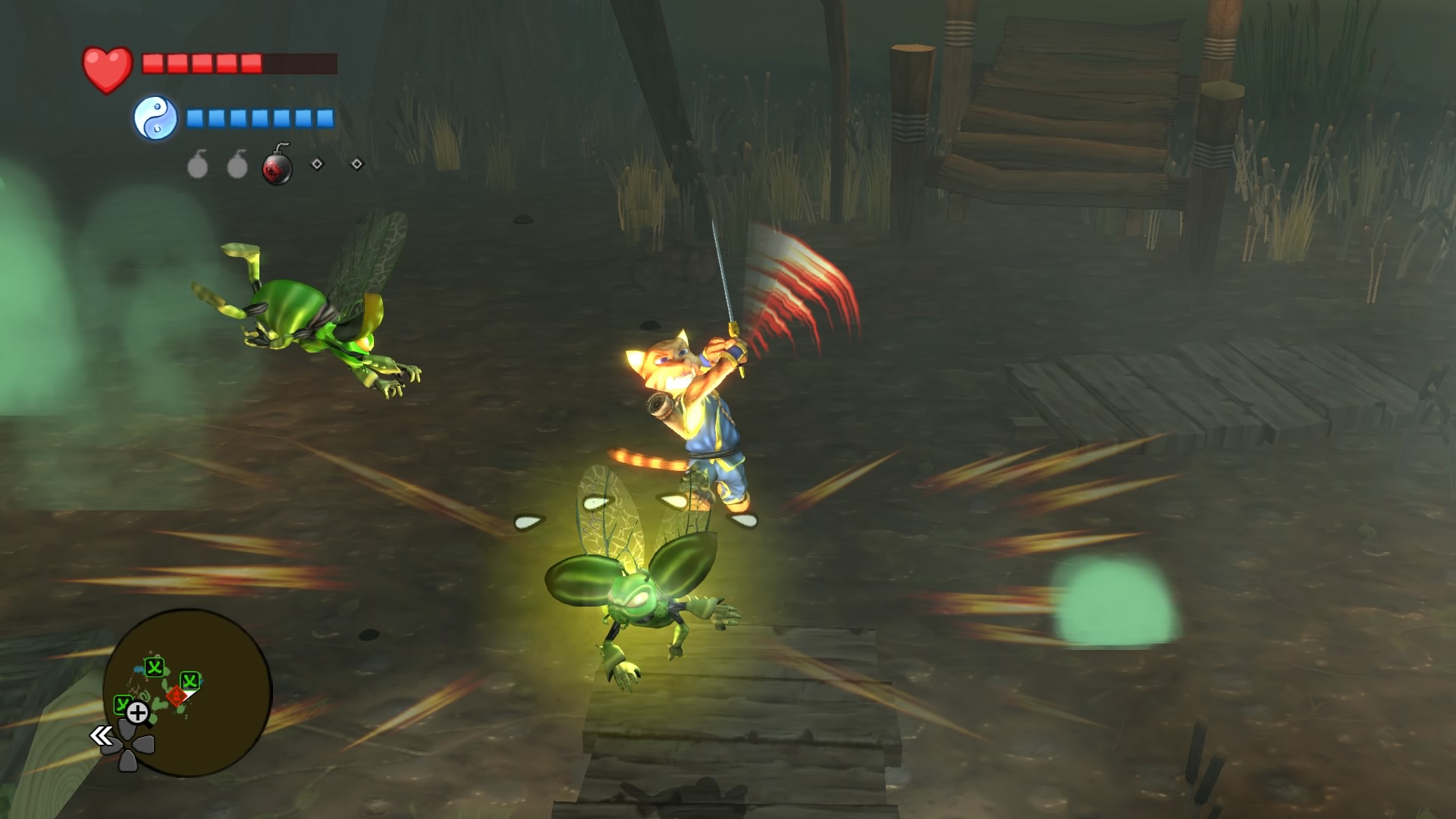
Task: Select the magnifier zoom icon on the minimap
Action: tap(137, 713)
